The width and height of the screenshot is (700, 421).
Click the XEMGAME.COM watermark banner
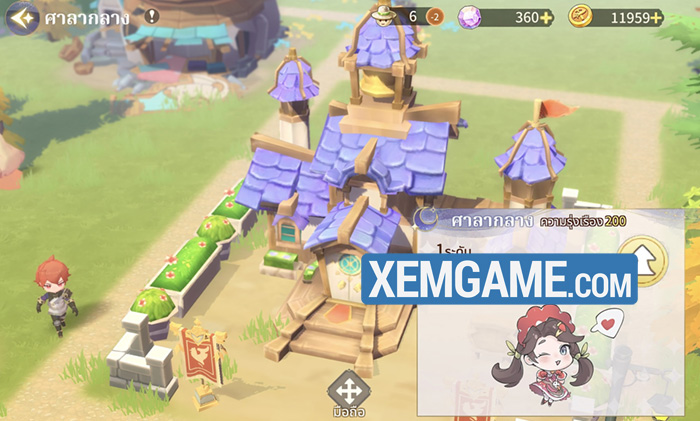(501, 277)
